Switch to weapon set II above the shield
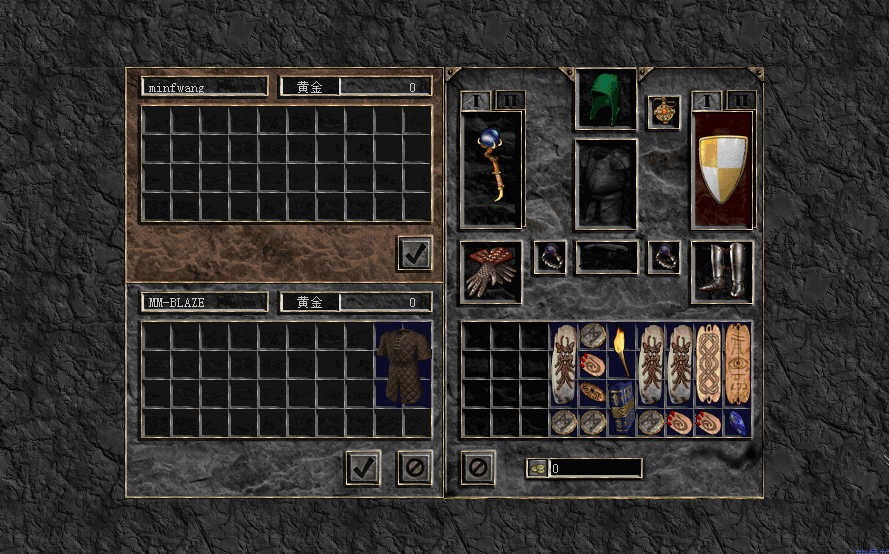 click(x=740, y=100)
